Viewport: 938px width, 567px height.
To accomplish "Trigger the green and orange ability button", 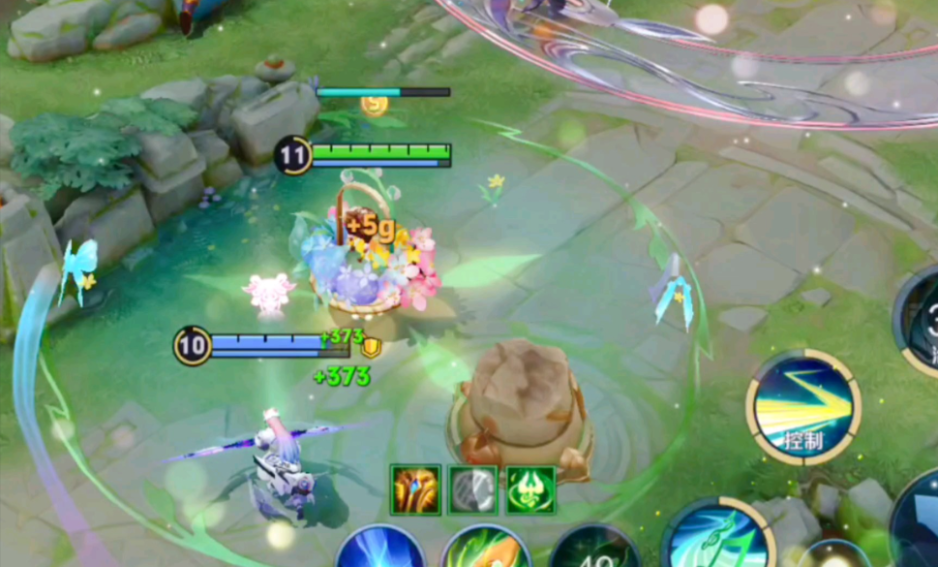I will 486,549.
